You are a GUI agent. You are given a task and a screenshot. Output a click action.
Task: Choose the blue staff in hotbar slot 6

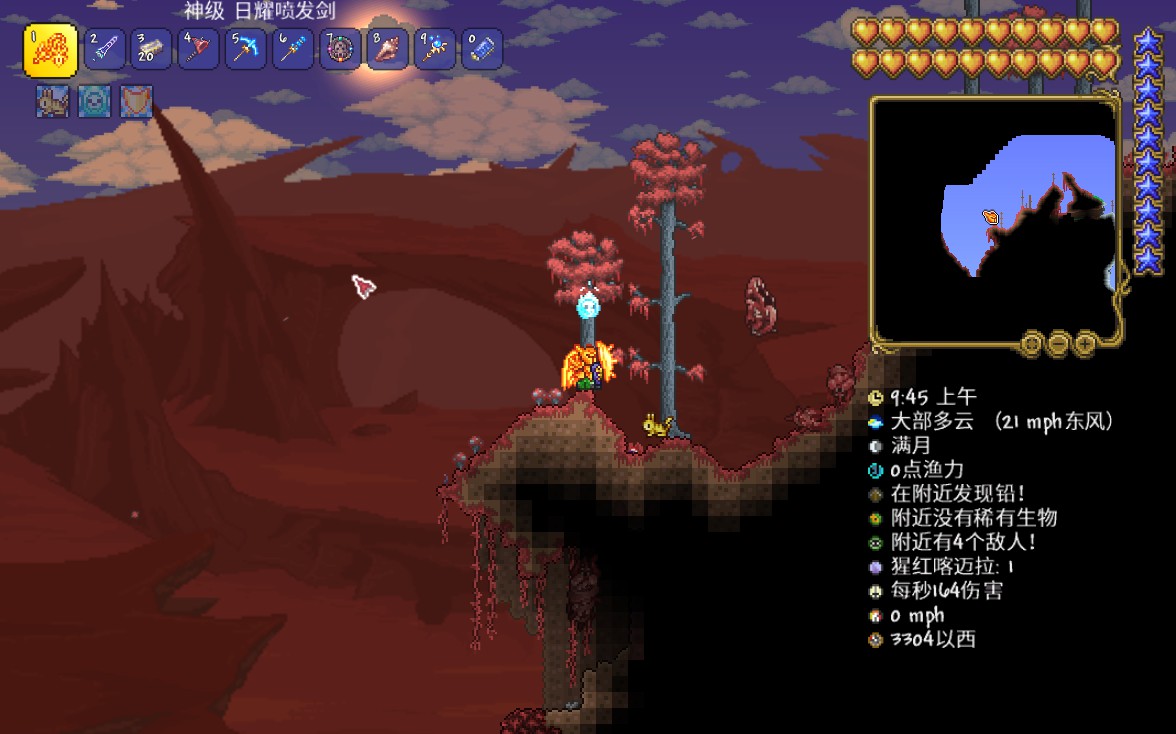click(293, 48)
